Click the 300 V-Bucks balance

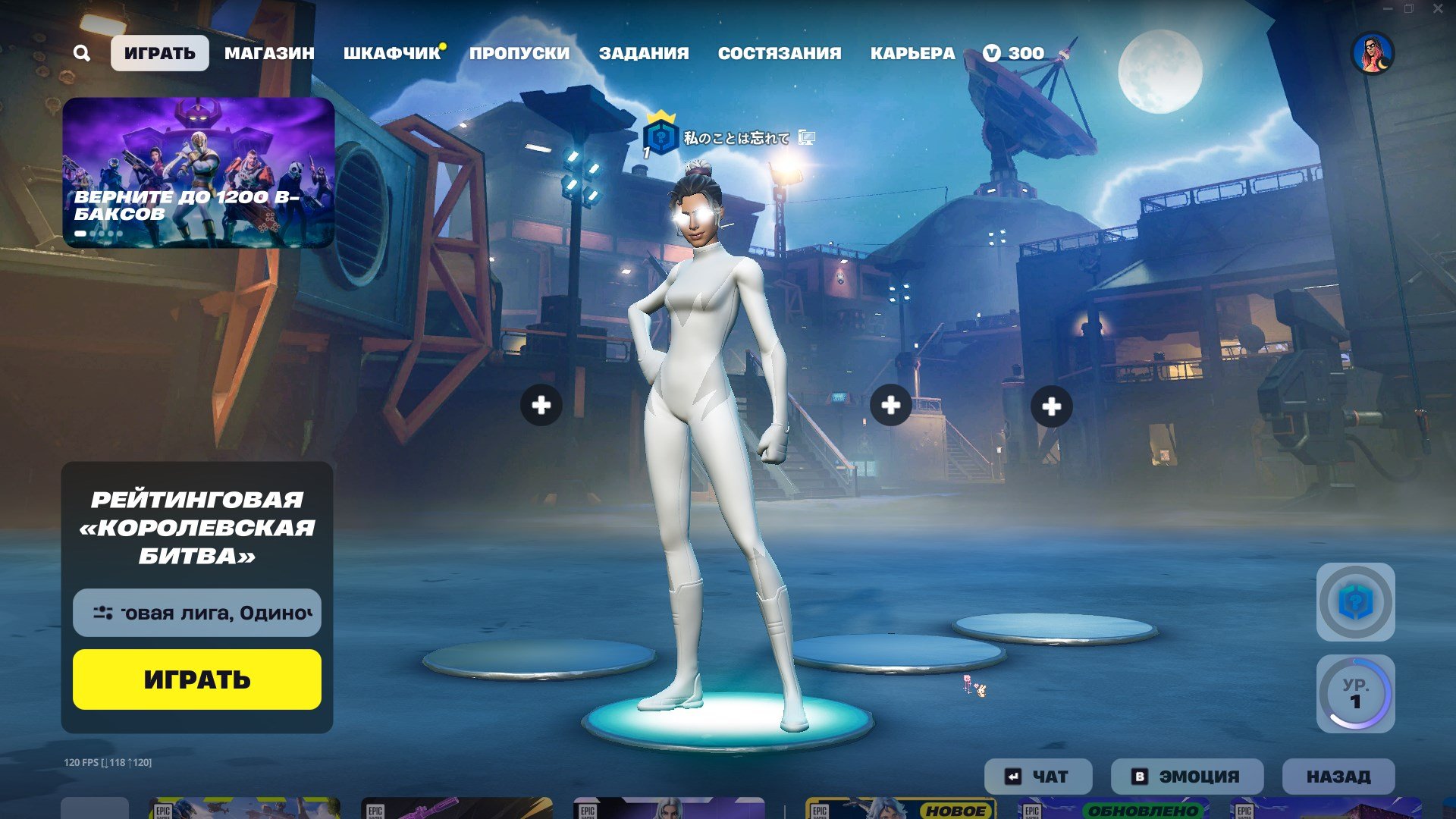(1014, 53)
